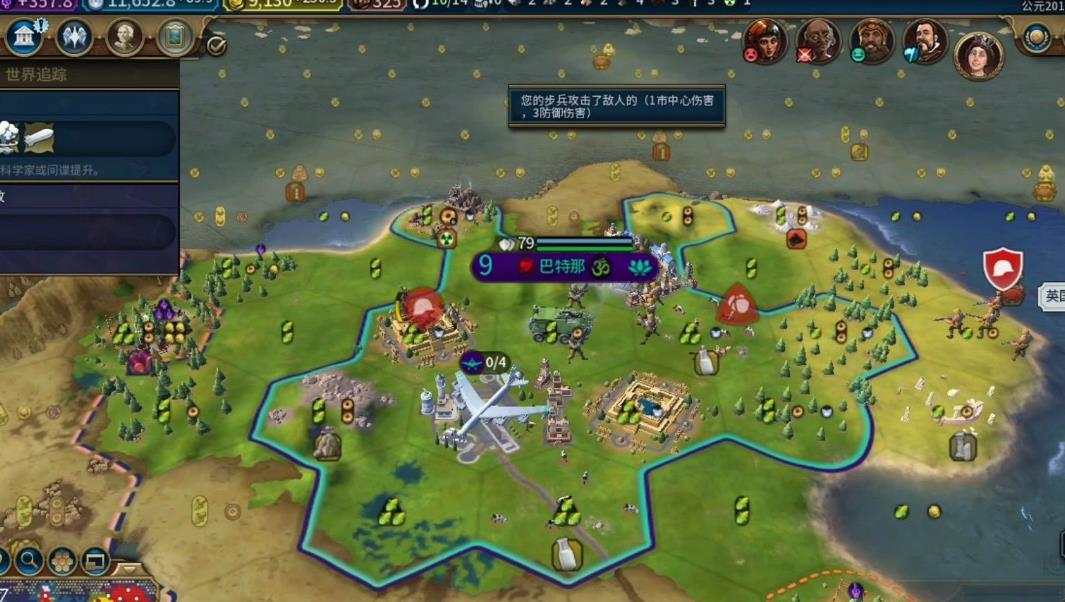Open the religion panel with the wings icon

(73, 38)
